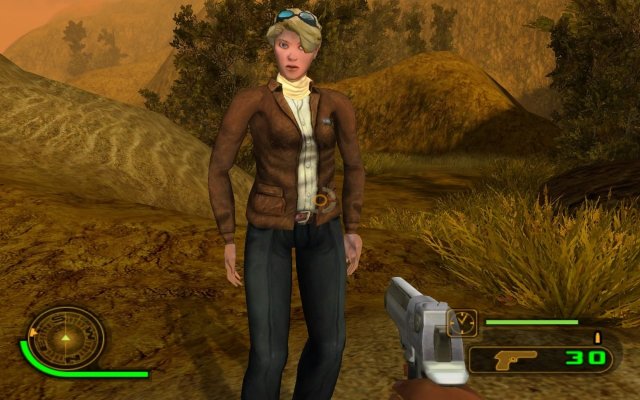
Task: Select the pistol weapon icon
Action: coord(513,358)
